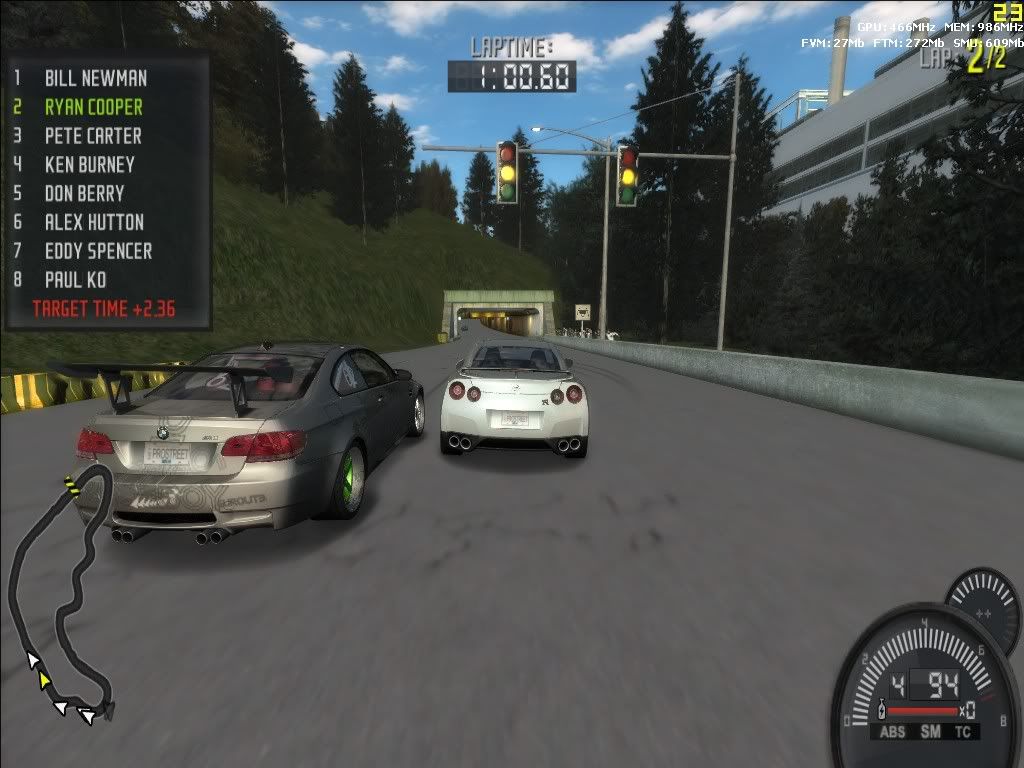Select Ken Burney's standings entry

point(89,165)
